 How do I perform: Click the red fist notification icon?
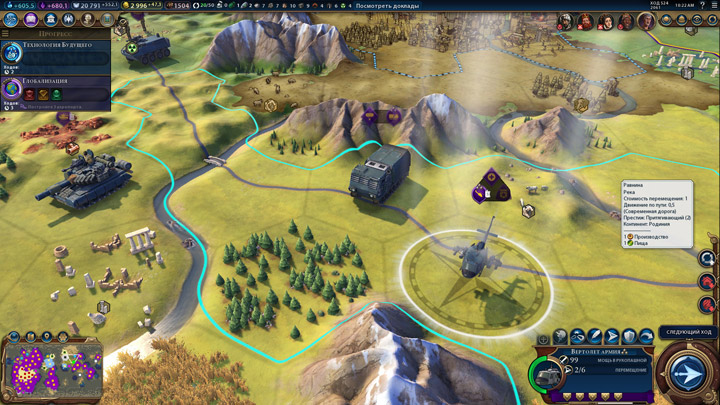[x=709, y=305]
